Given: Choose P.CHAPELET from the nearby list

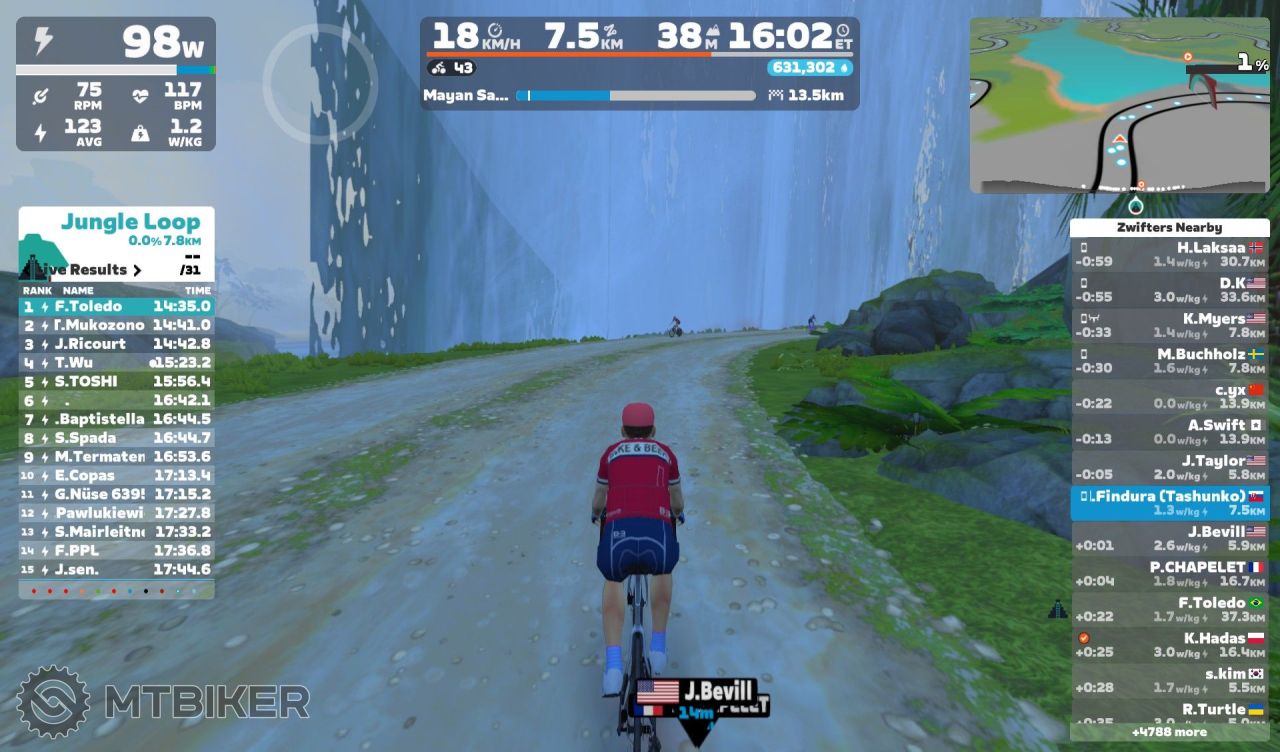Looking at the screenshot, I should click(1169, 573).
